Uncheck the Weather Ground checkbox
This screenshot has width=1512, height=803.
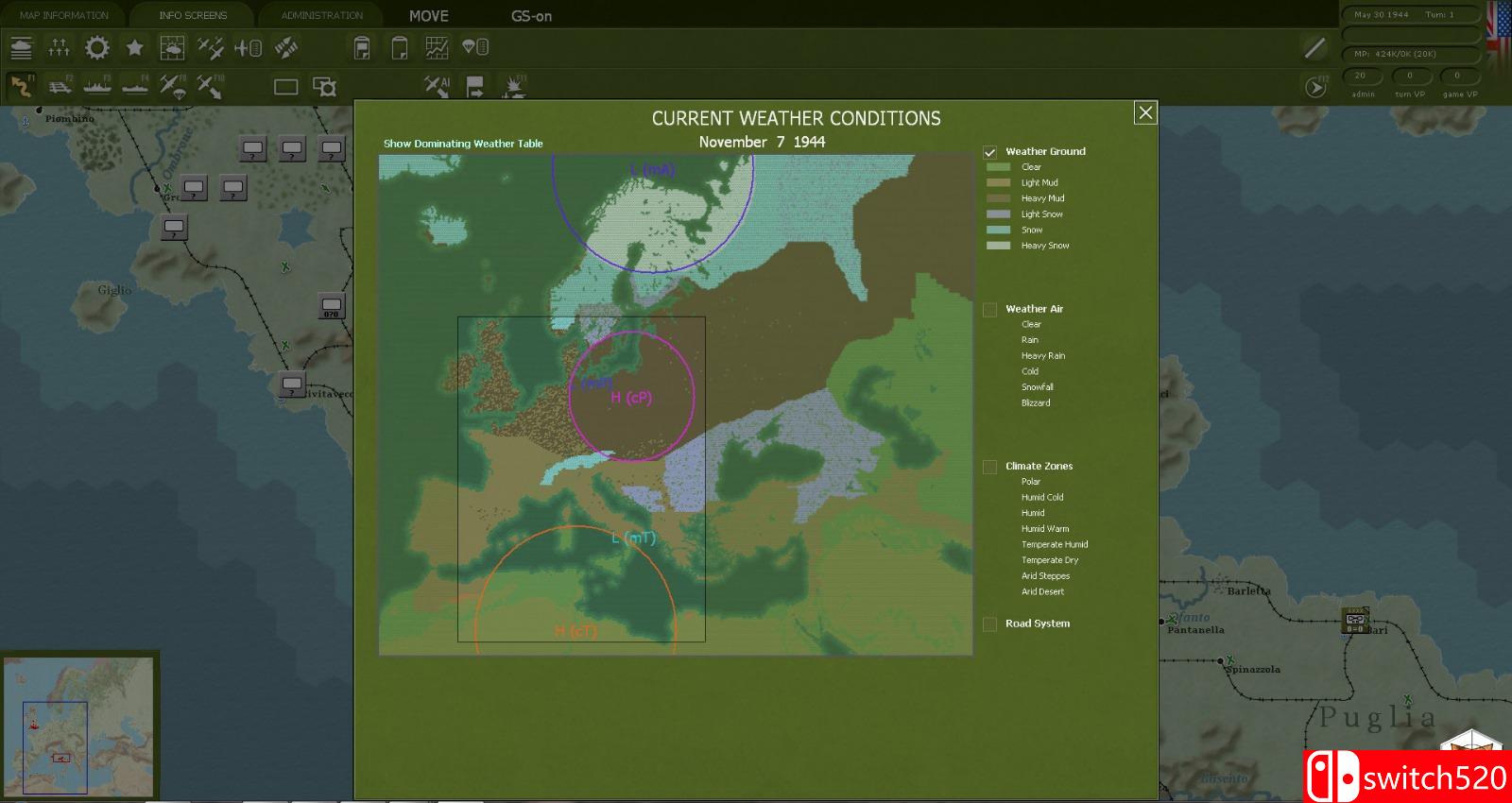[x=989, y=150]
